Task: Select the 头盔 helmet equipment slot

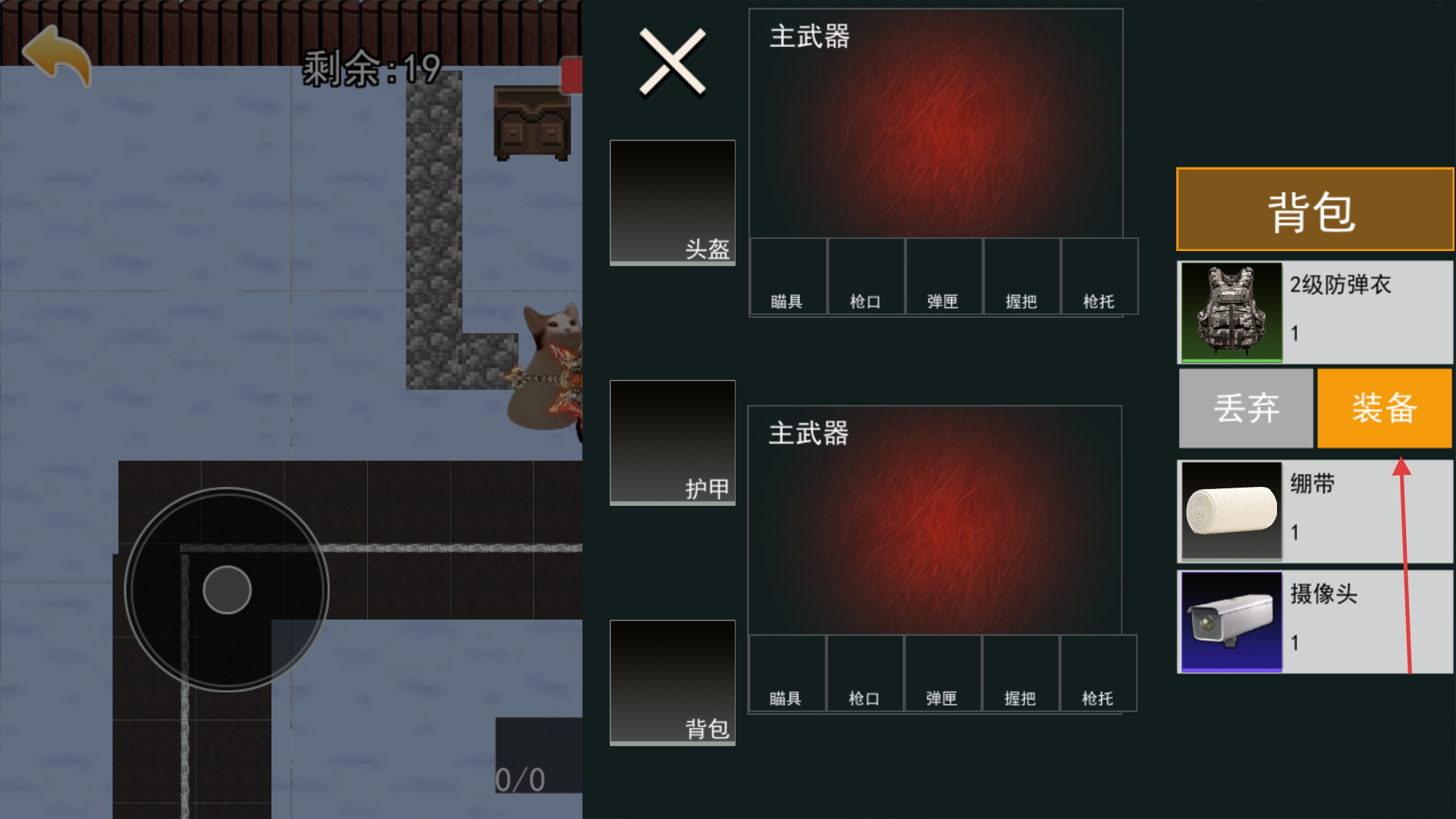Action: click(x=673, y=202)
